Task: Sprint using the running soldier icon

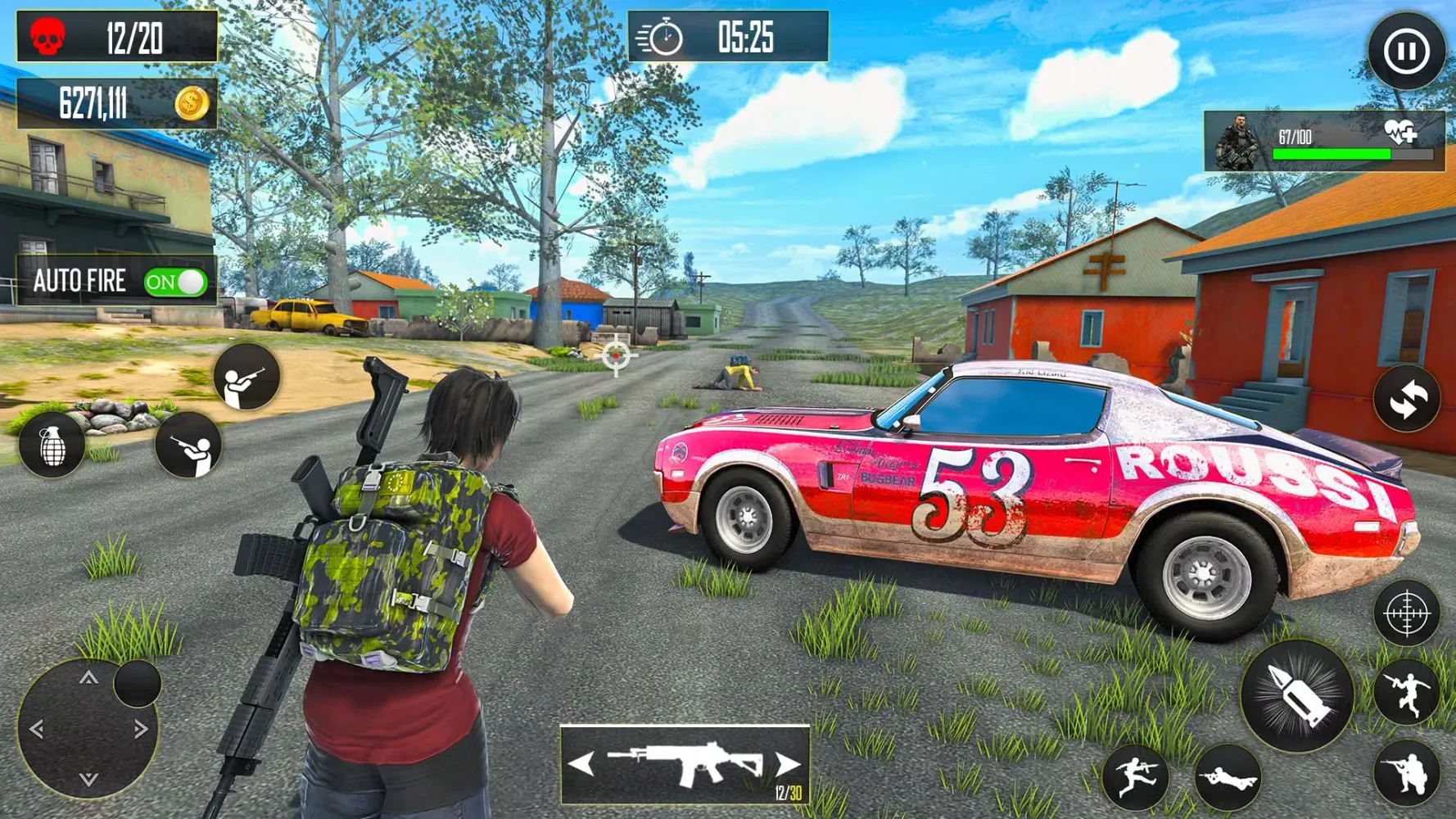Action: (1135, 777)
